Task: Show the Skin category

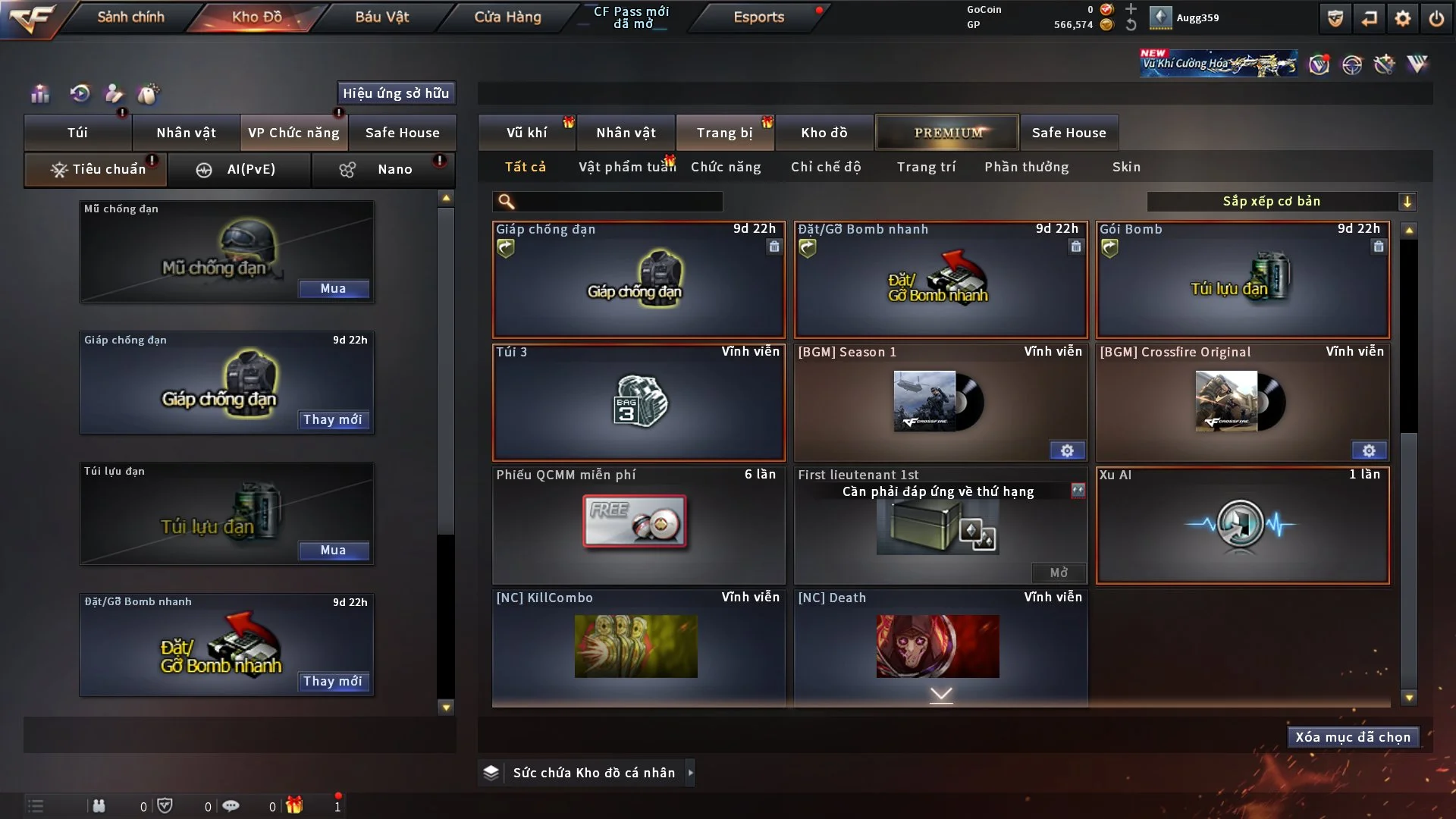Action: click(1126, 167)
